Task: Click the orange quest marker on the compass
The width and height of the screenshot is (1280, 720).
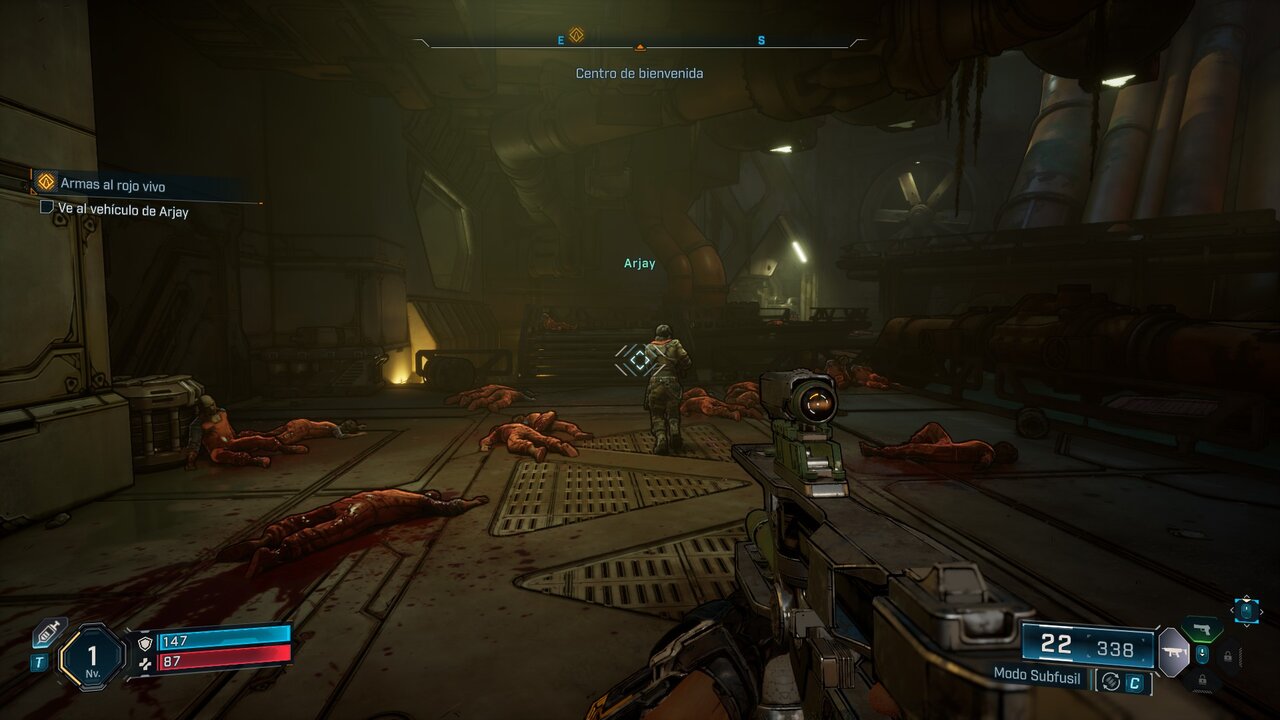Action: click(x=576, y=36)
